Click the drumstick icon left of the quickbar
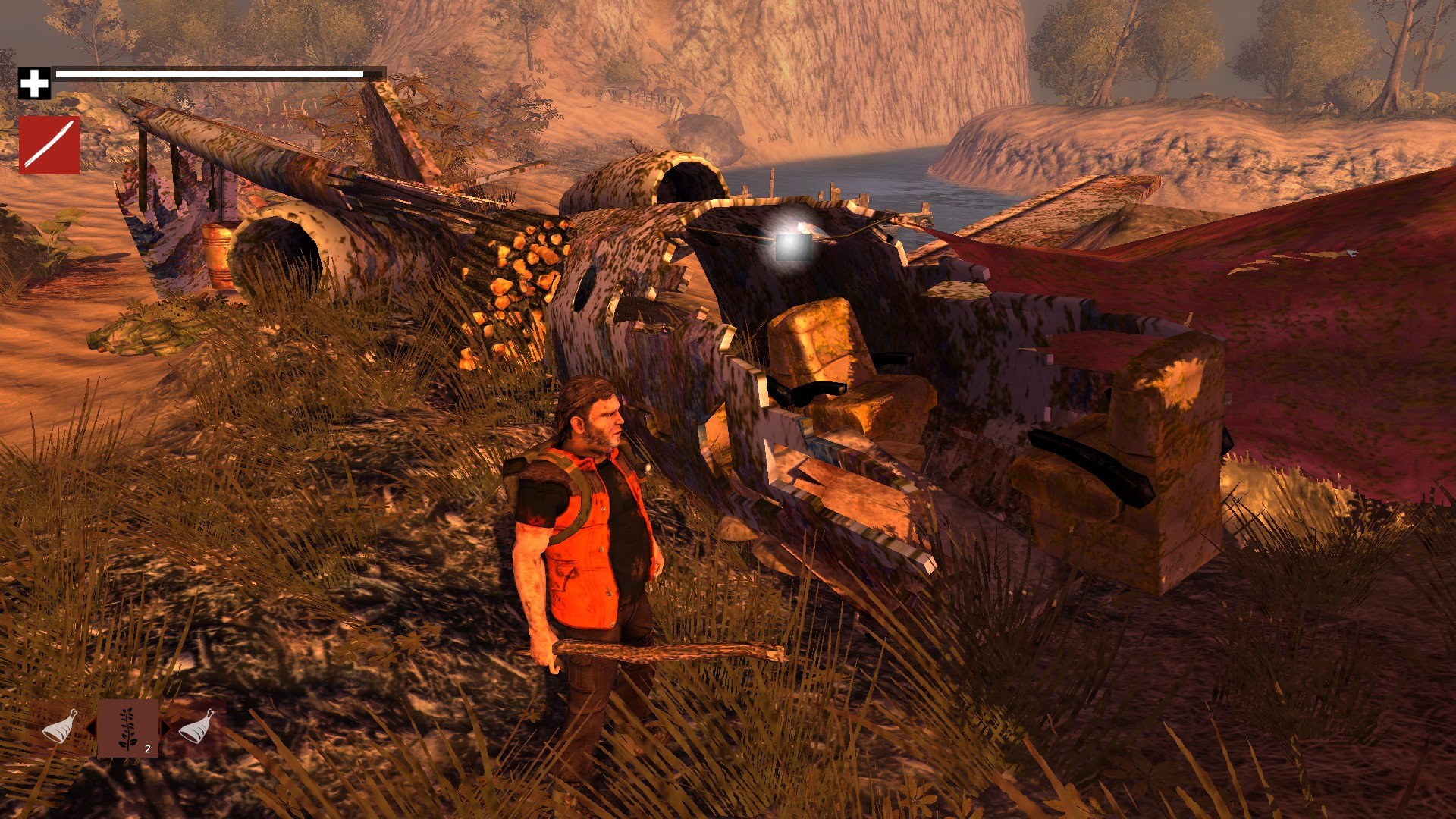 tap(58, 726)
